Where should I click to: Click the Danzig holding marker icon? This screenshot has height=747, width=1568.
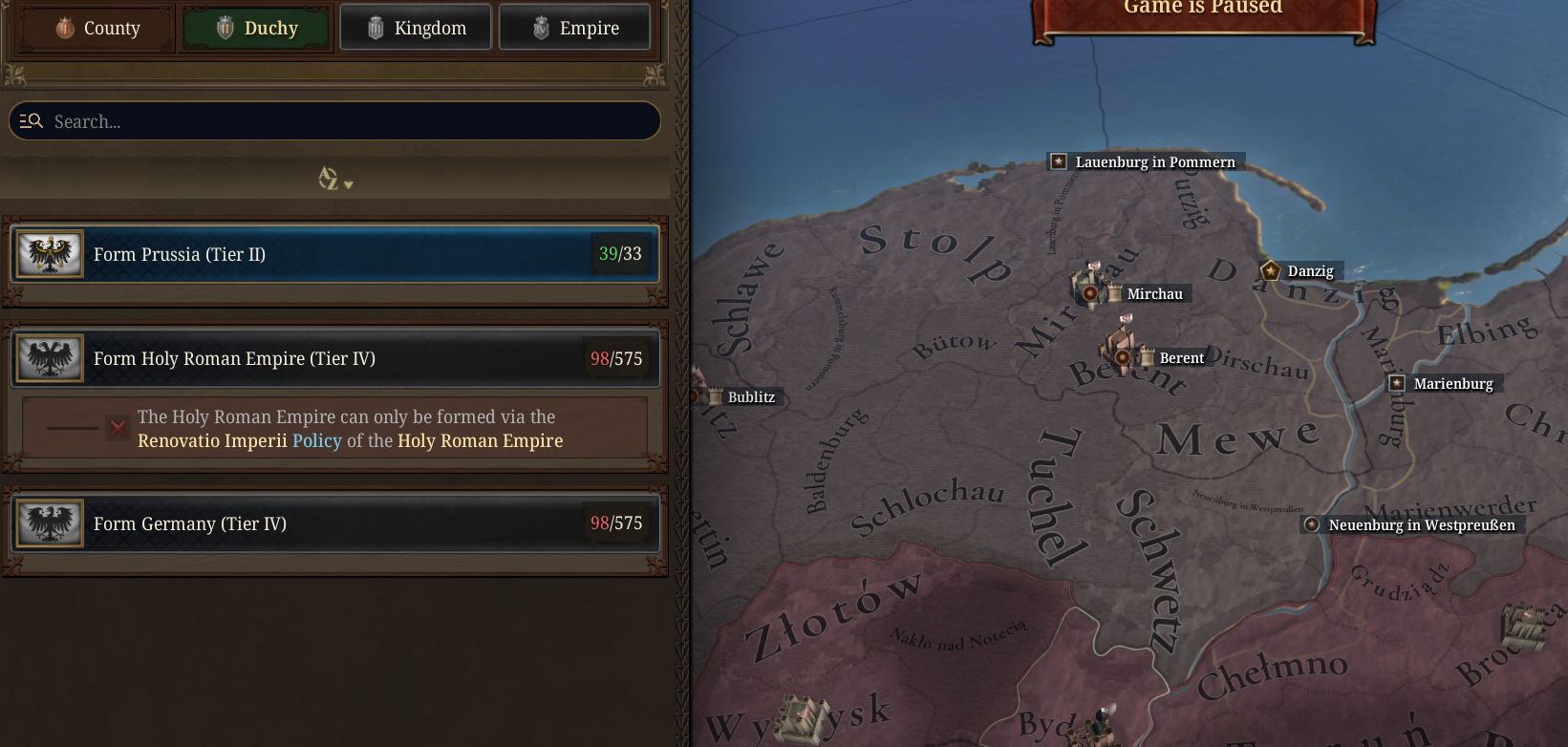click(x=1270, y=270)
